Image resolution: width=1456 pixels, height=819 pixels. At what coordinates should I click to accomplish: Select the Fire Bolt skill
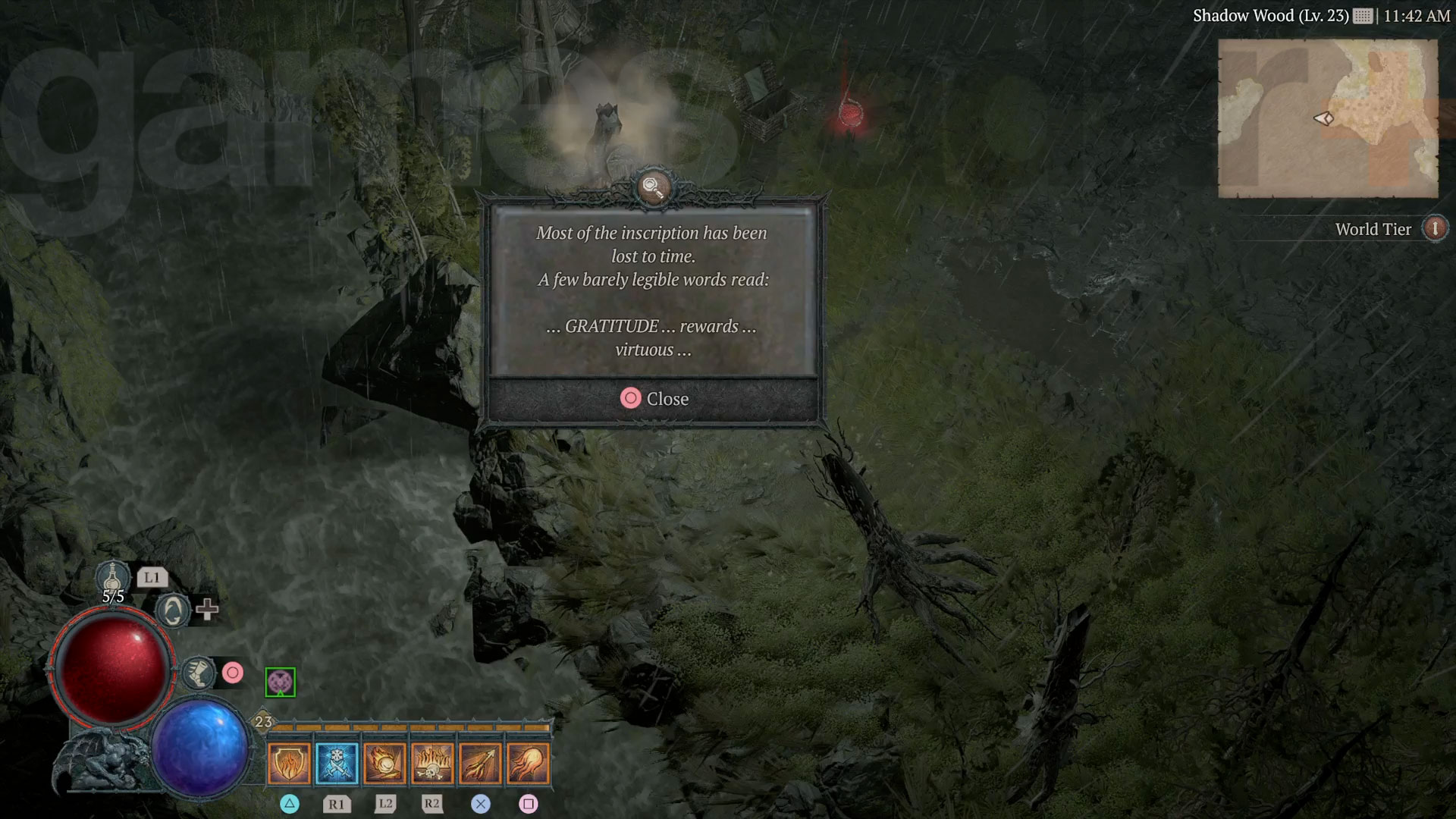tap(480, 763)
